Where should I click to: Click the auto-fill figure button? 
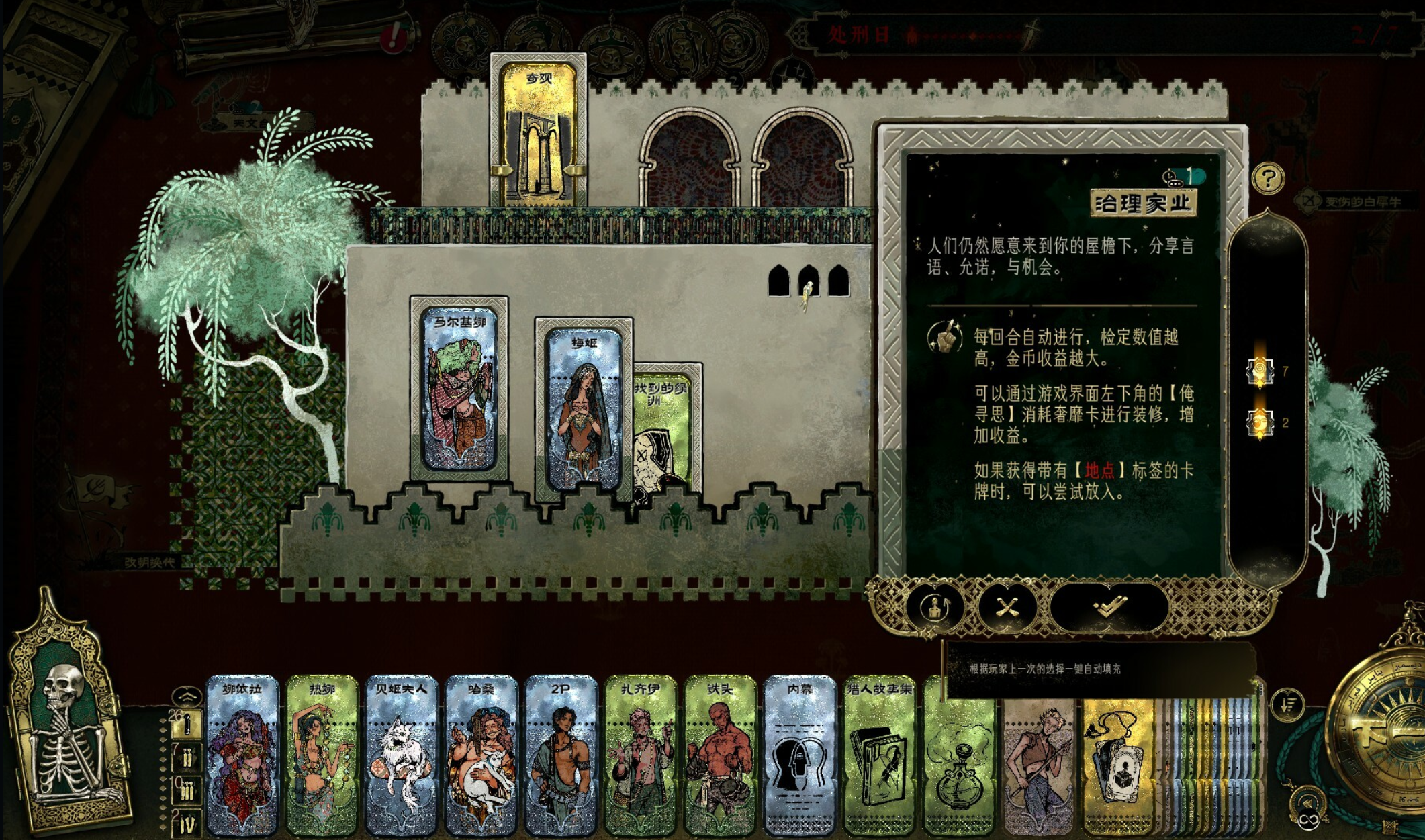[937, 608]
